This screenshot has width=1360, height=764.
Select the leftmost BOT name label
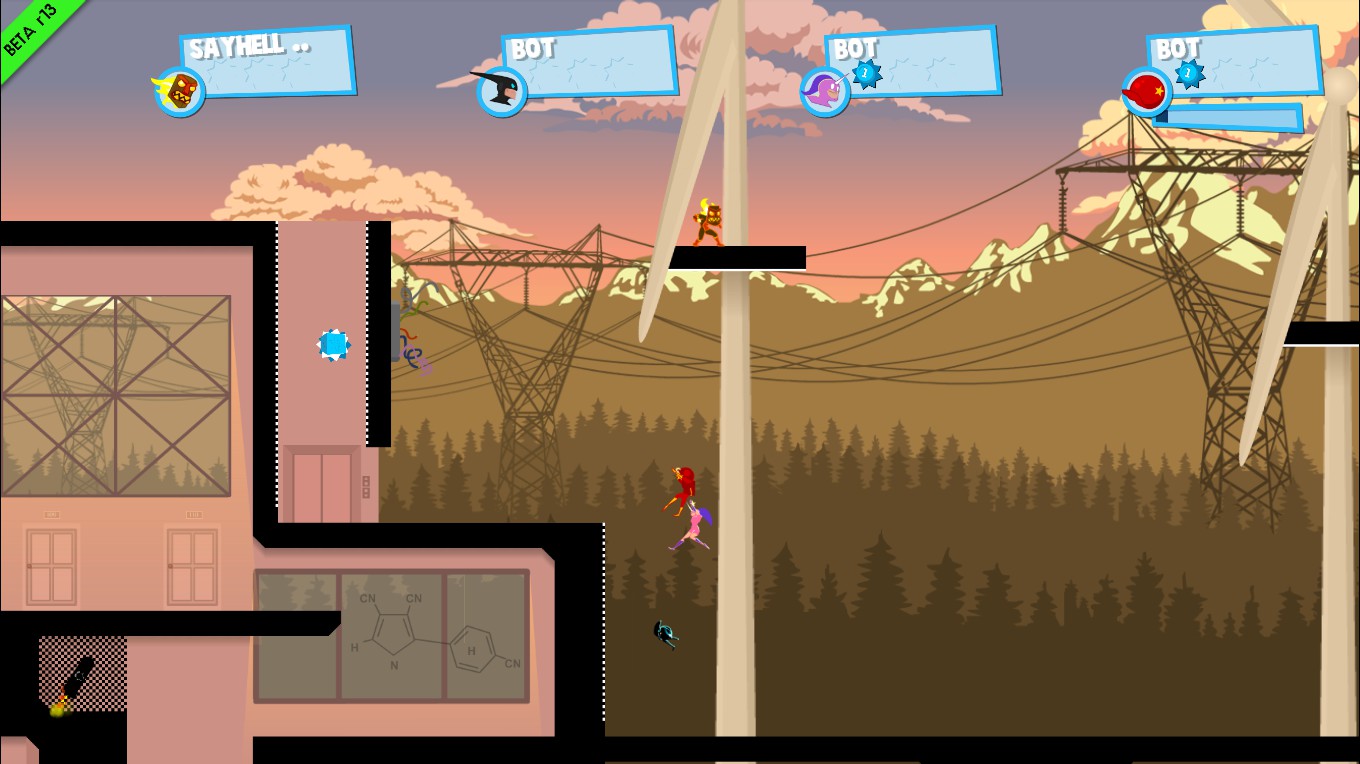(532, 48)
